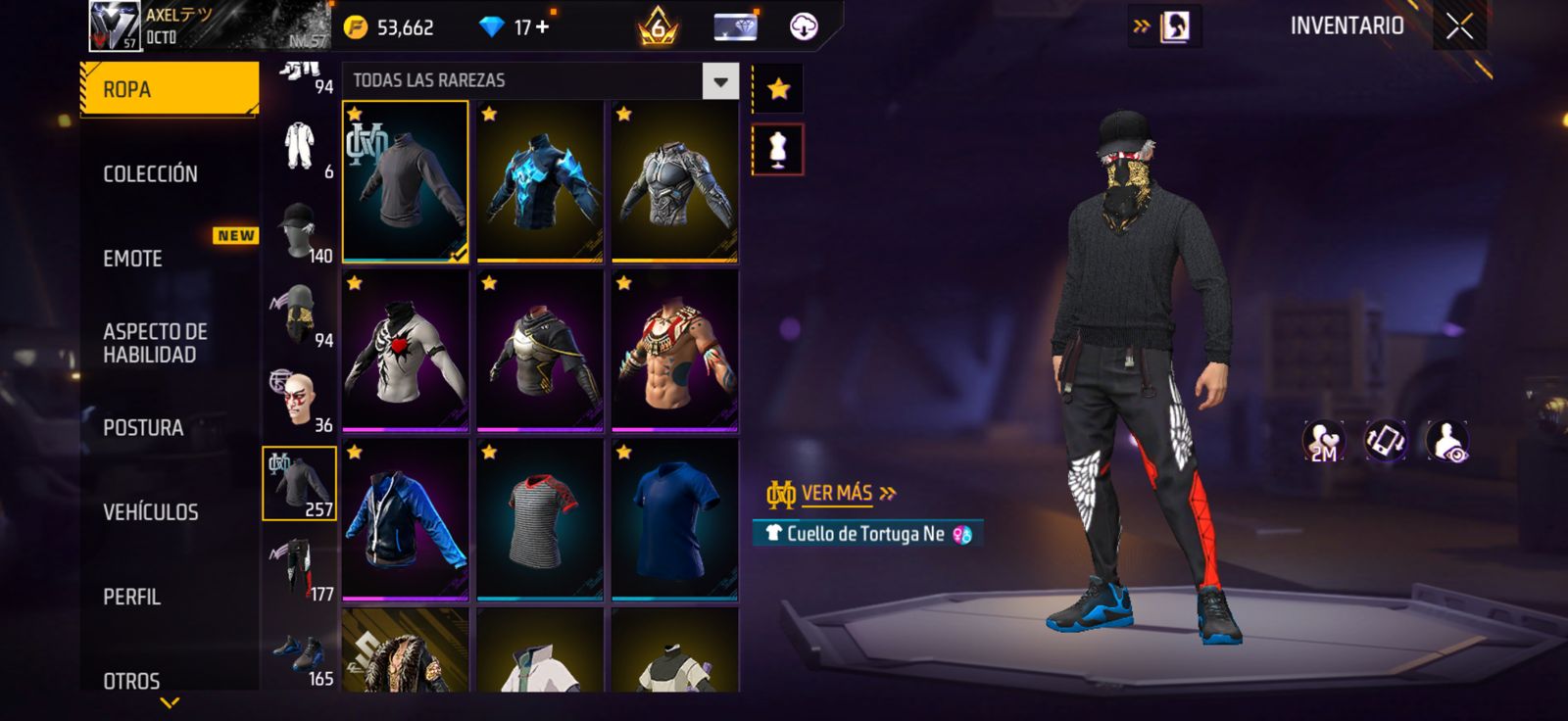Switch to the ROPA tab
Image resolution: width=1568 pixels, height=721 pixels.
169,90
